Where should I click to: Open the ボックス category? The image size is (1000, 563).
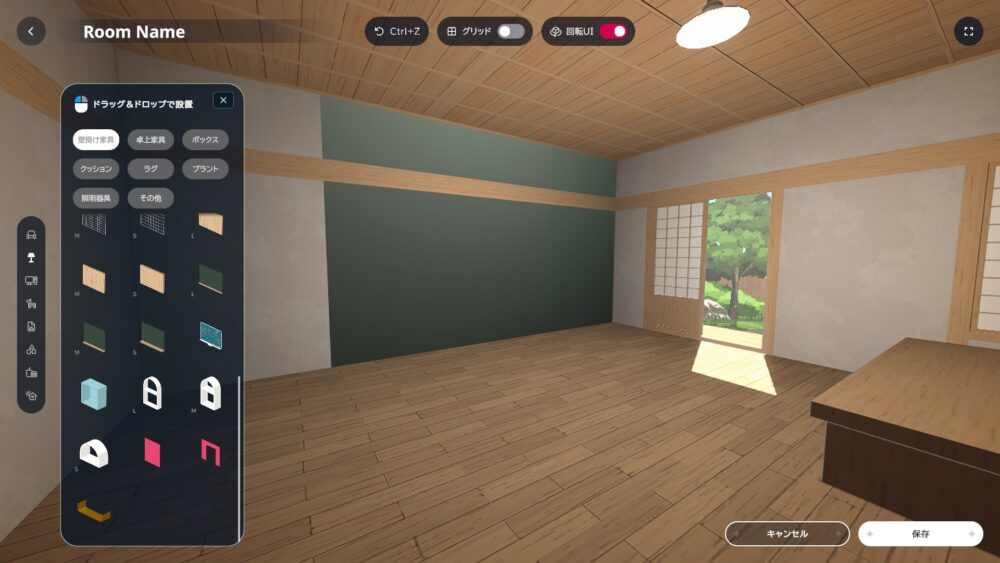205,140
